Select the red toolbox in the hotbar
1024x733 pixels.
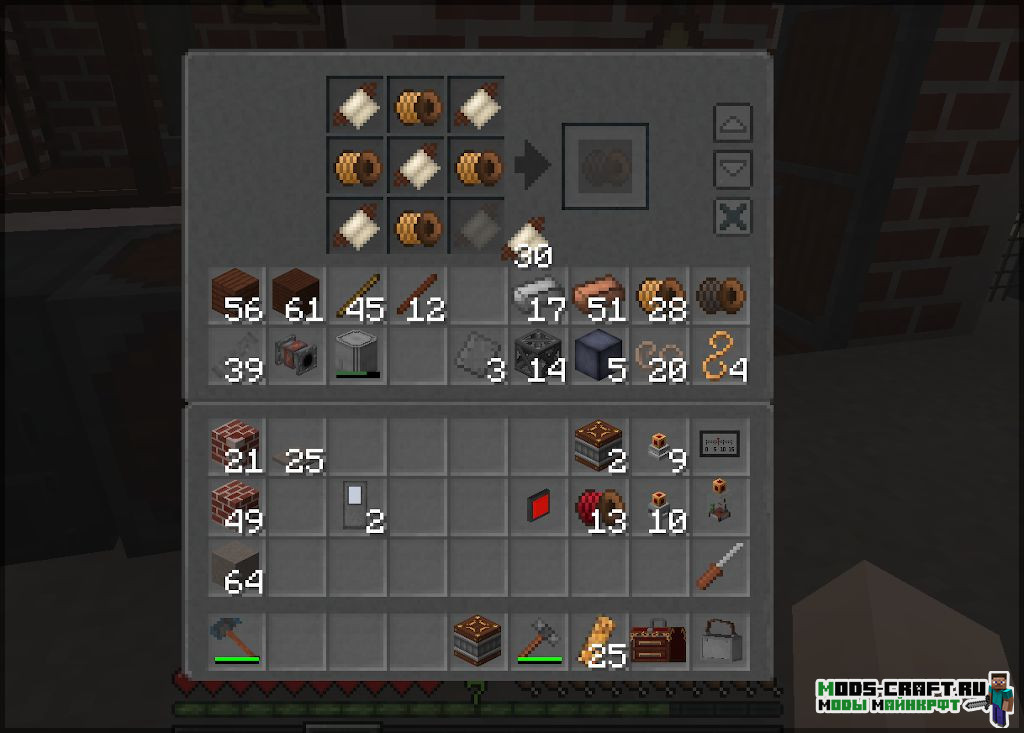[657, 640]
